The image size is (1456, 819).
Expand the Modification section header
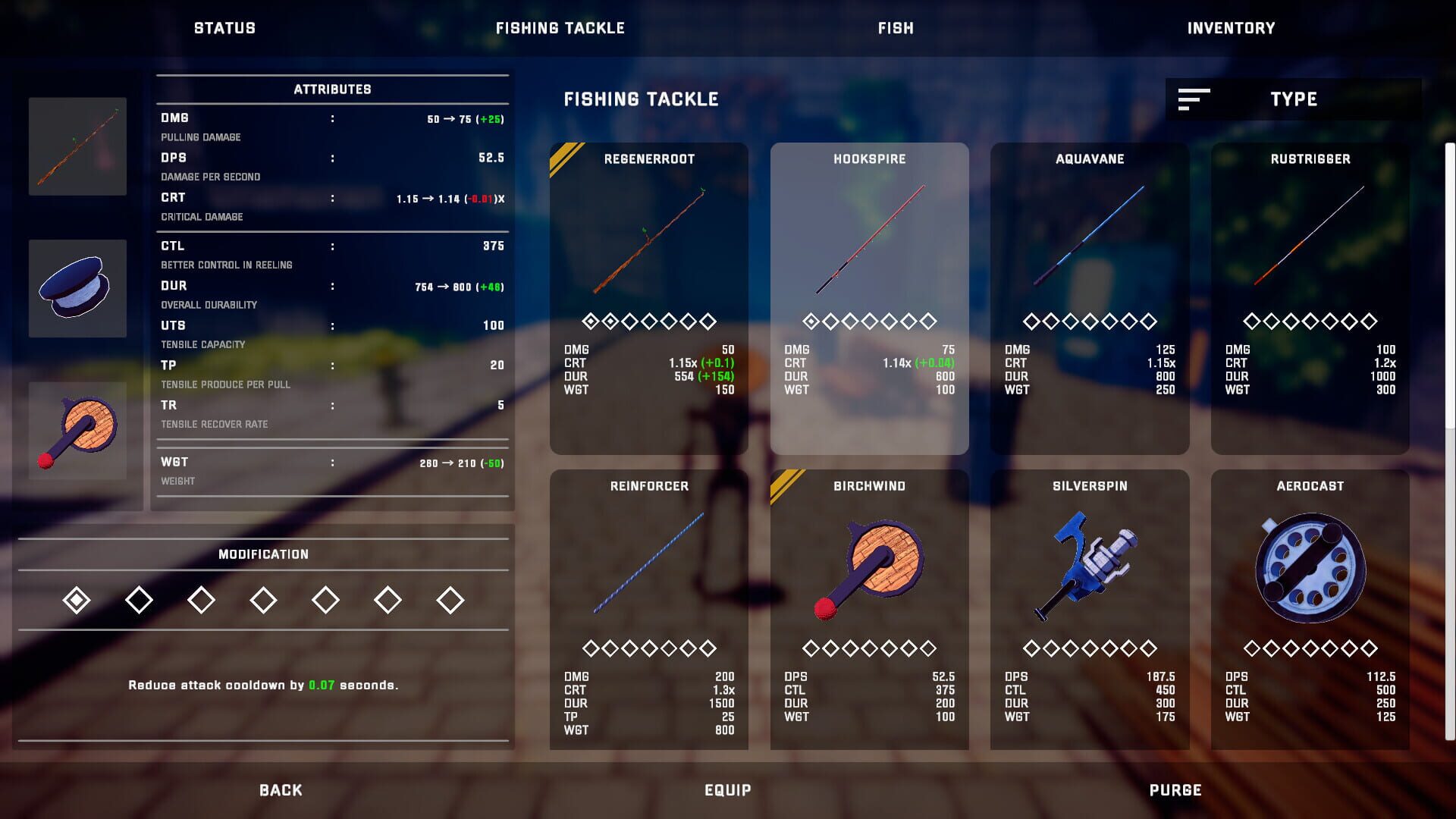tap(263, 554)
